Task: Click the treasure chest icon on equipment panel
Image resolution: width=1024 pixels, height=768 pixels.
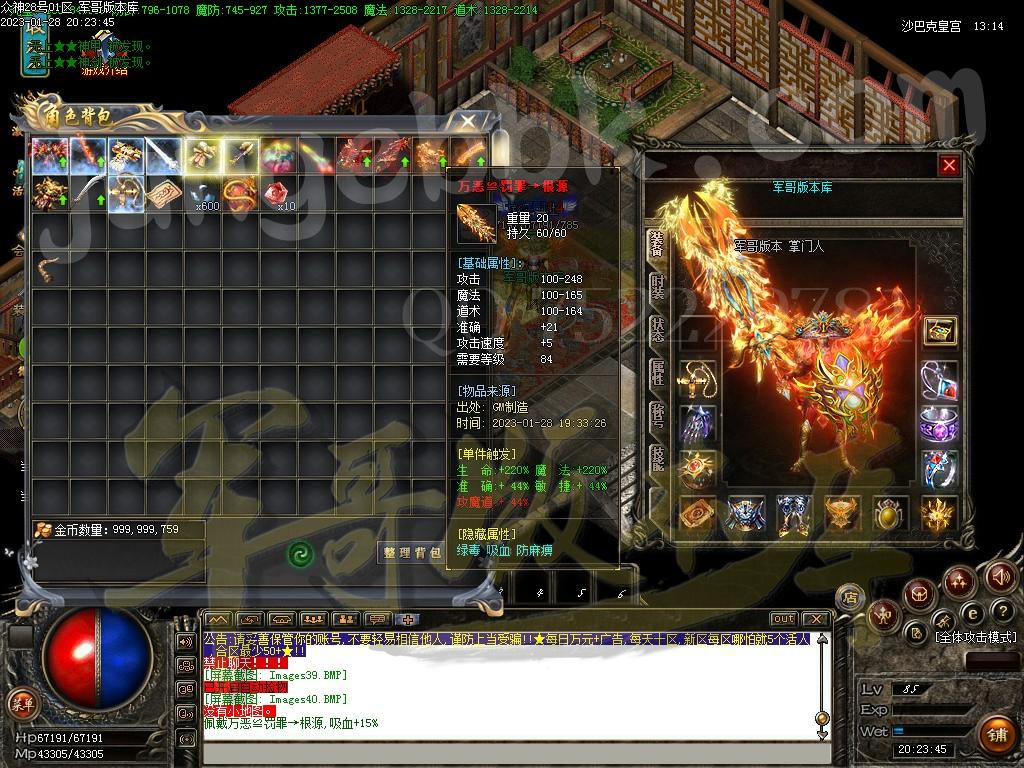Action: [x=939, y=330]
